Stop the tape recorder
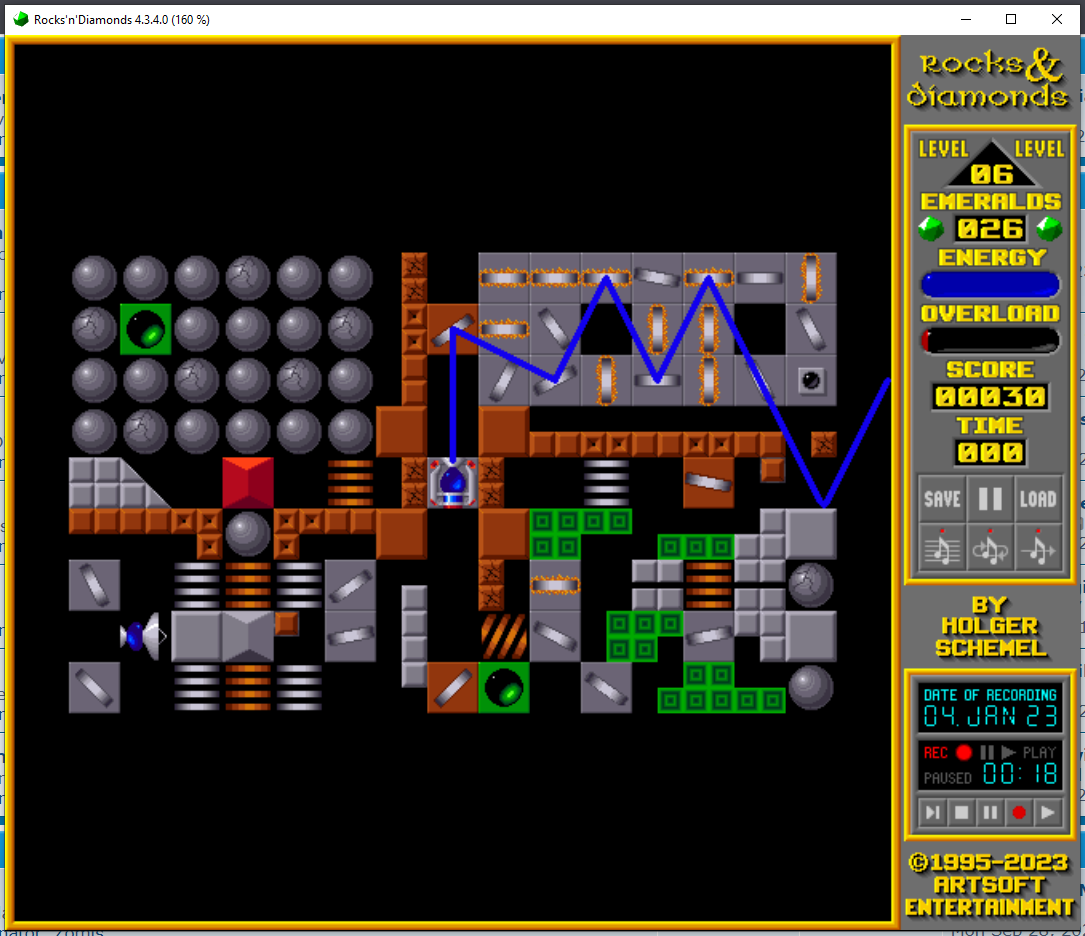Screen dimensions: 1085x936 pyautogui.click(x=962, y=812)
